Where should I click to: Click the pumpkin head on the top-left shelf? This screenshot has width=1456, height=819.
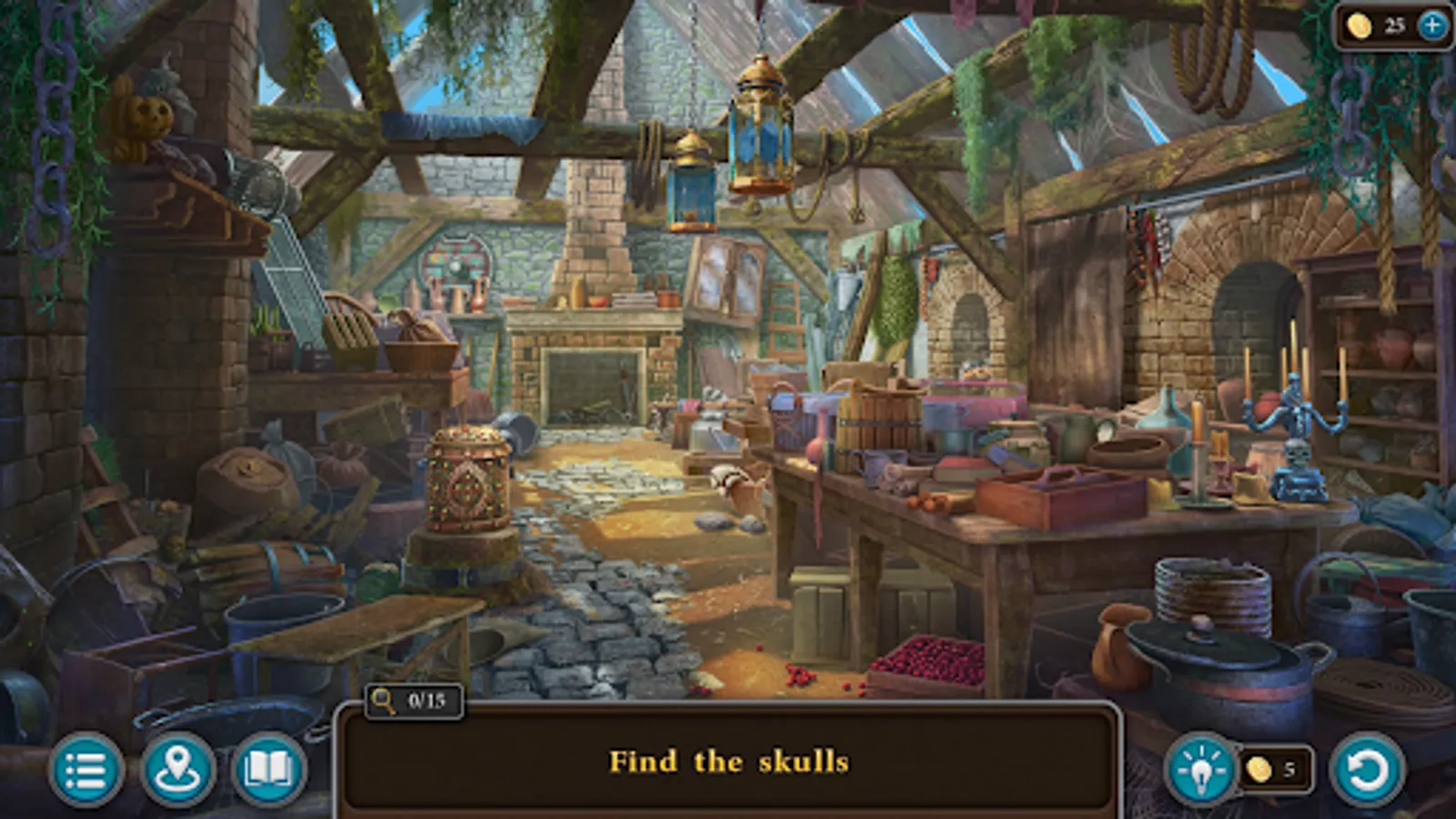click(147, 117)
